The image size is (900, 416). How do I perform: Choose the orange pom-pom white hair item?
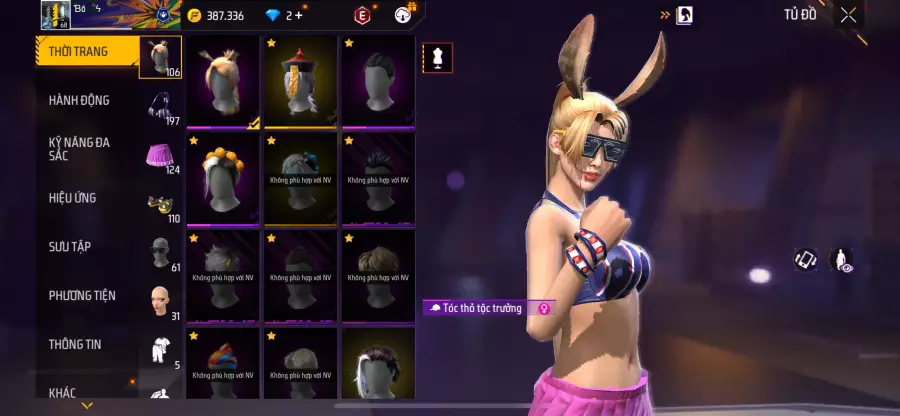point(223,178)
